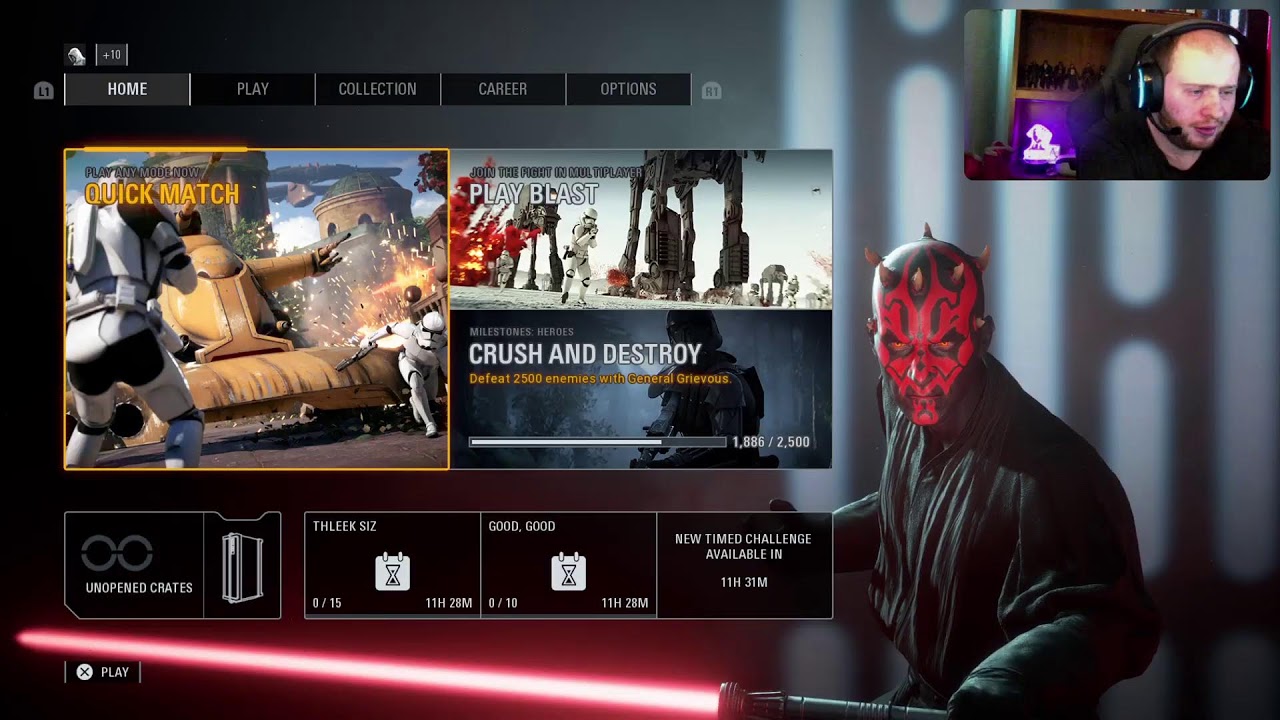Image resolution: width=1280 pixels, height=720 pixels.
Task: Switch to the CAREER tab
Action: pyautogui.click(x=503, y=89)
